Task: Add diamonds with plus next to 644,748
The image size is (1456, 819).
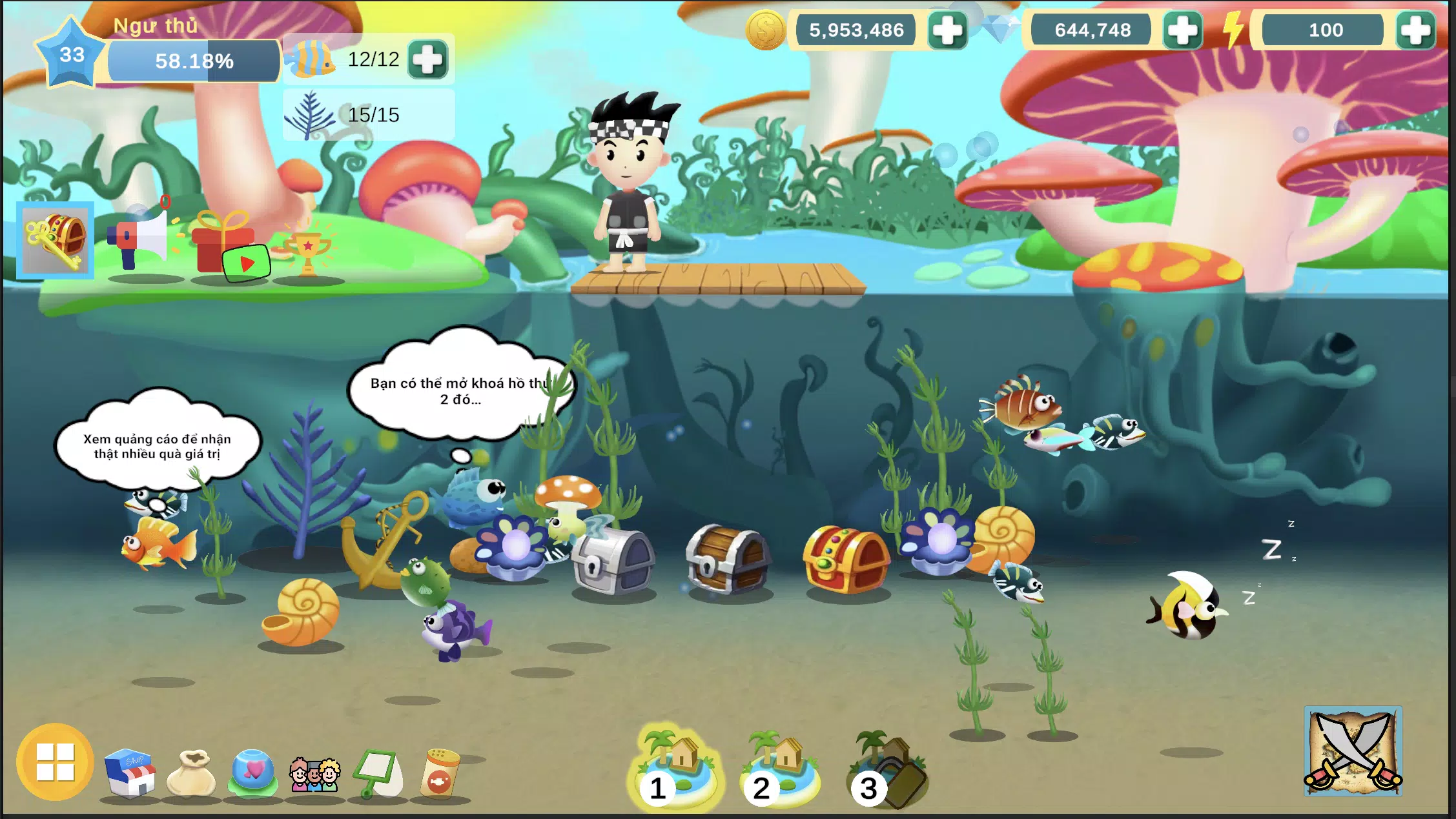Action: coord(1182,30)
